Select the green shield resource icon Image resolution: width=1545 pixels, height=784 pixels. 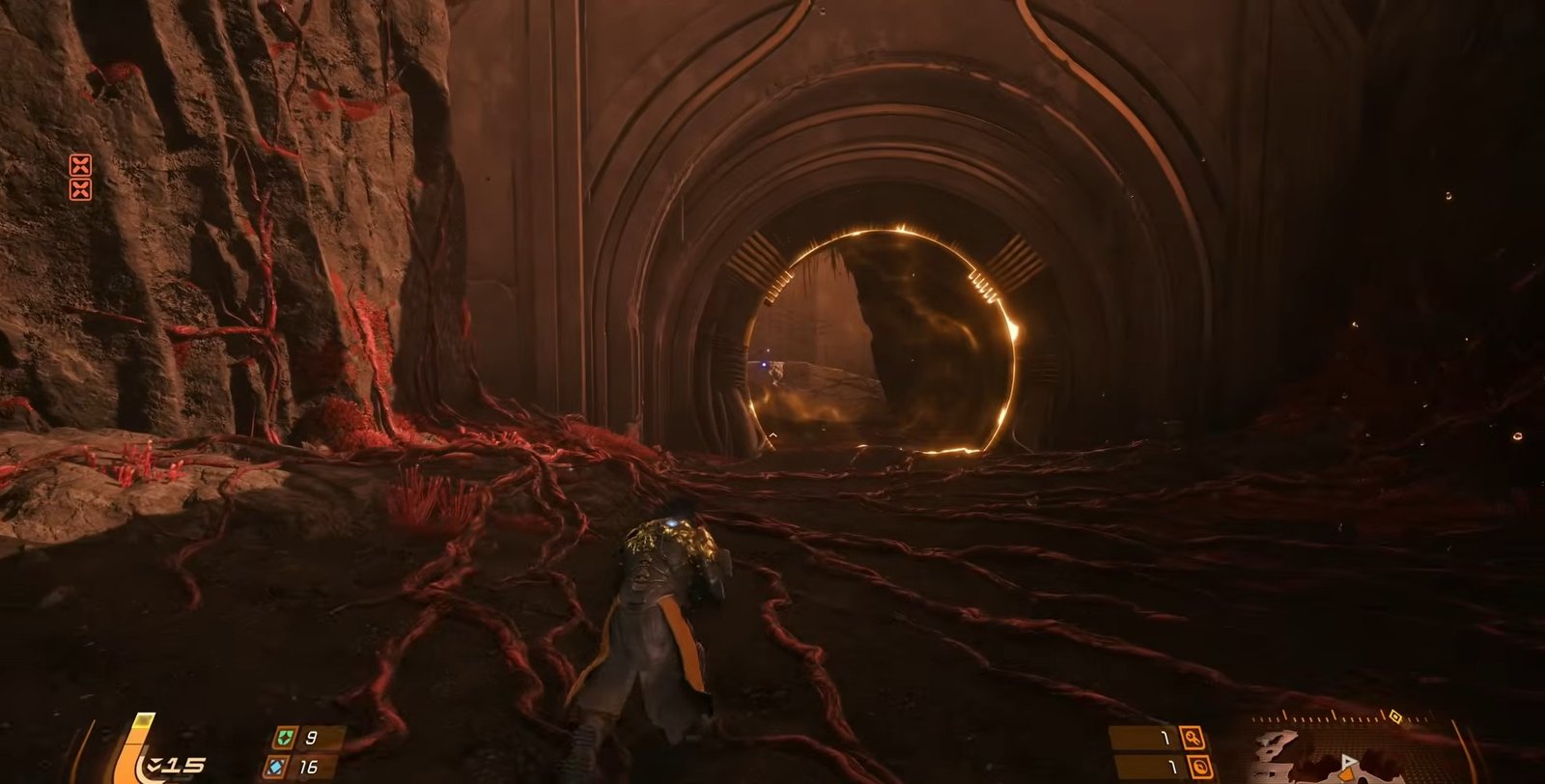click(x=283, y=739)
